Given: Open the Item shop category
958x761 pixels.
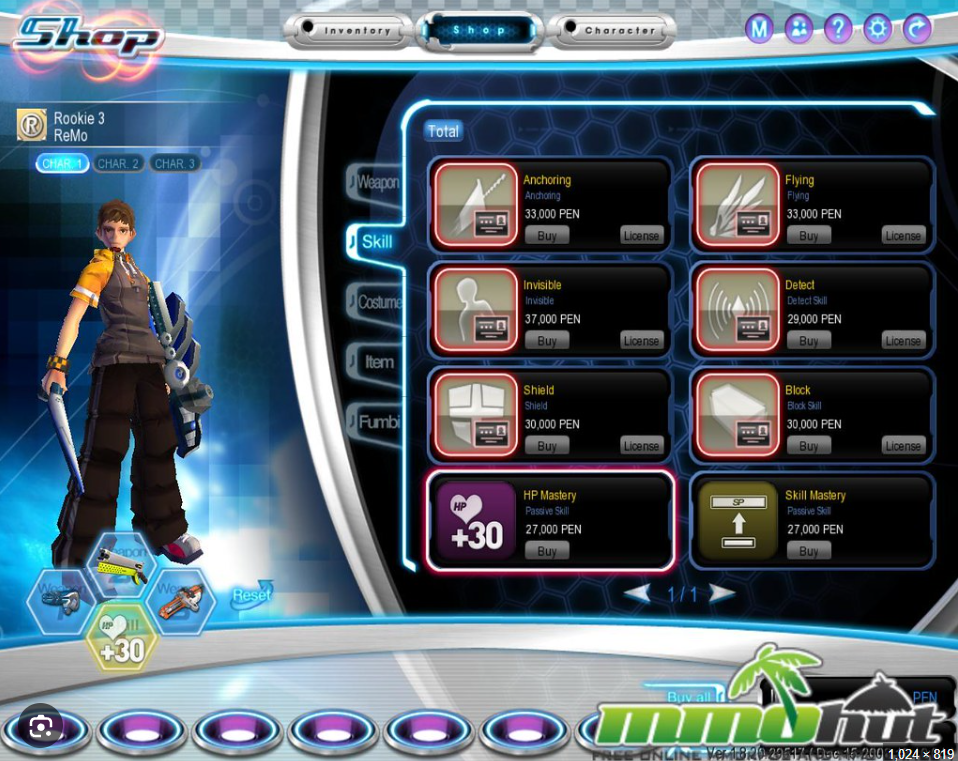Looking at the screenshot, I should tap(379, 362).
